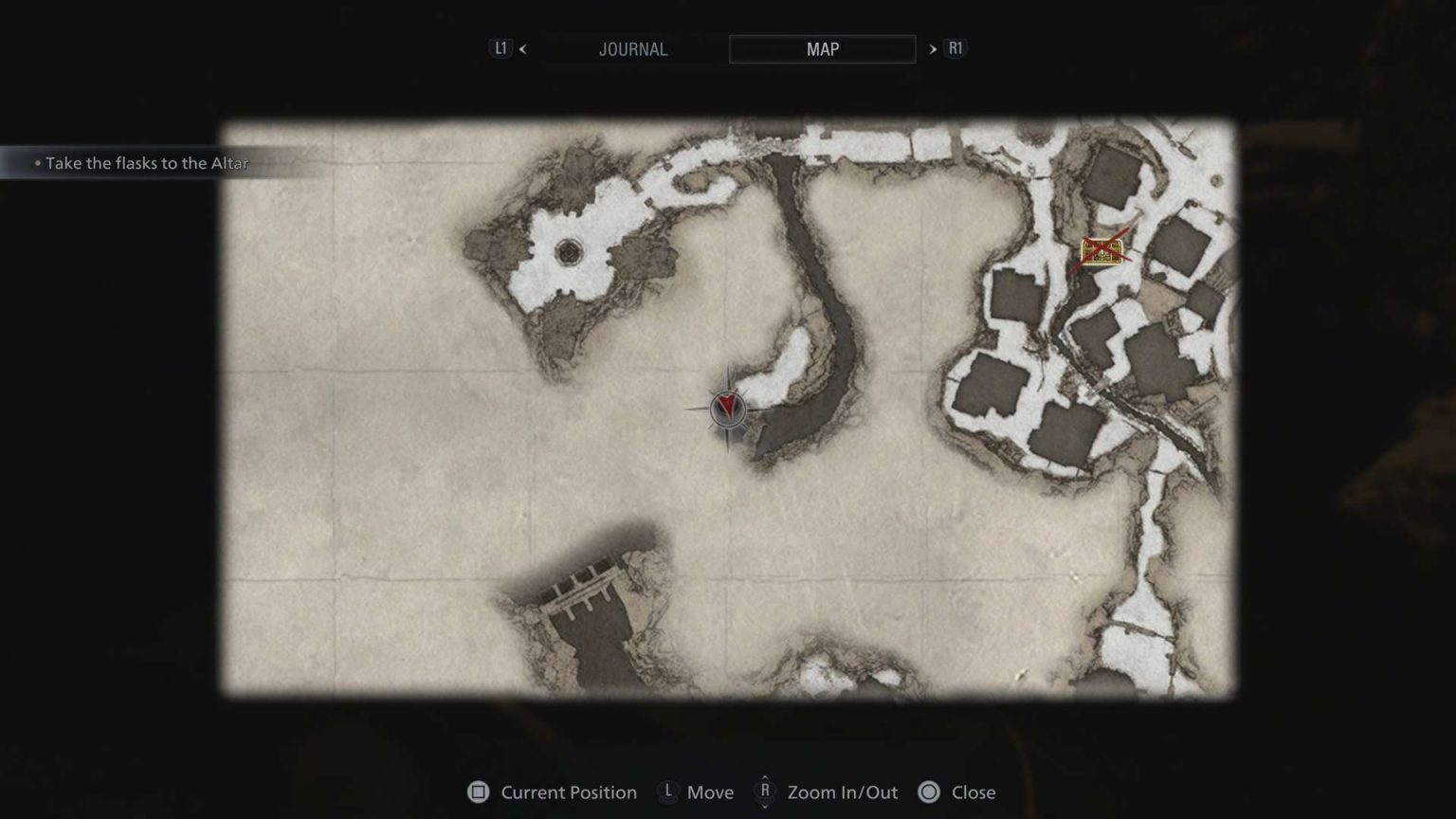
Task: Switch to the JOURNAL tab
Action: [633, 48]
